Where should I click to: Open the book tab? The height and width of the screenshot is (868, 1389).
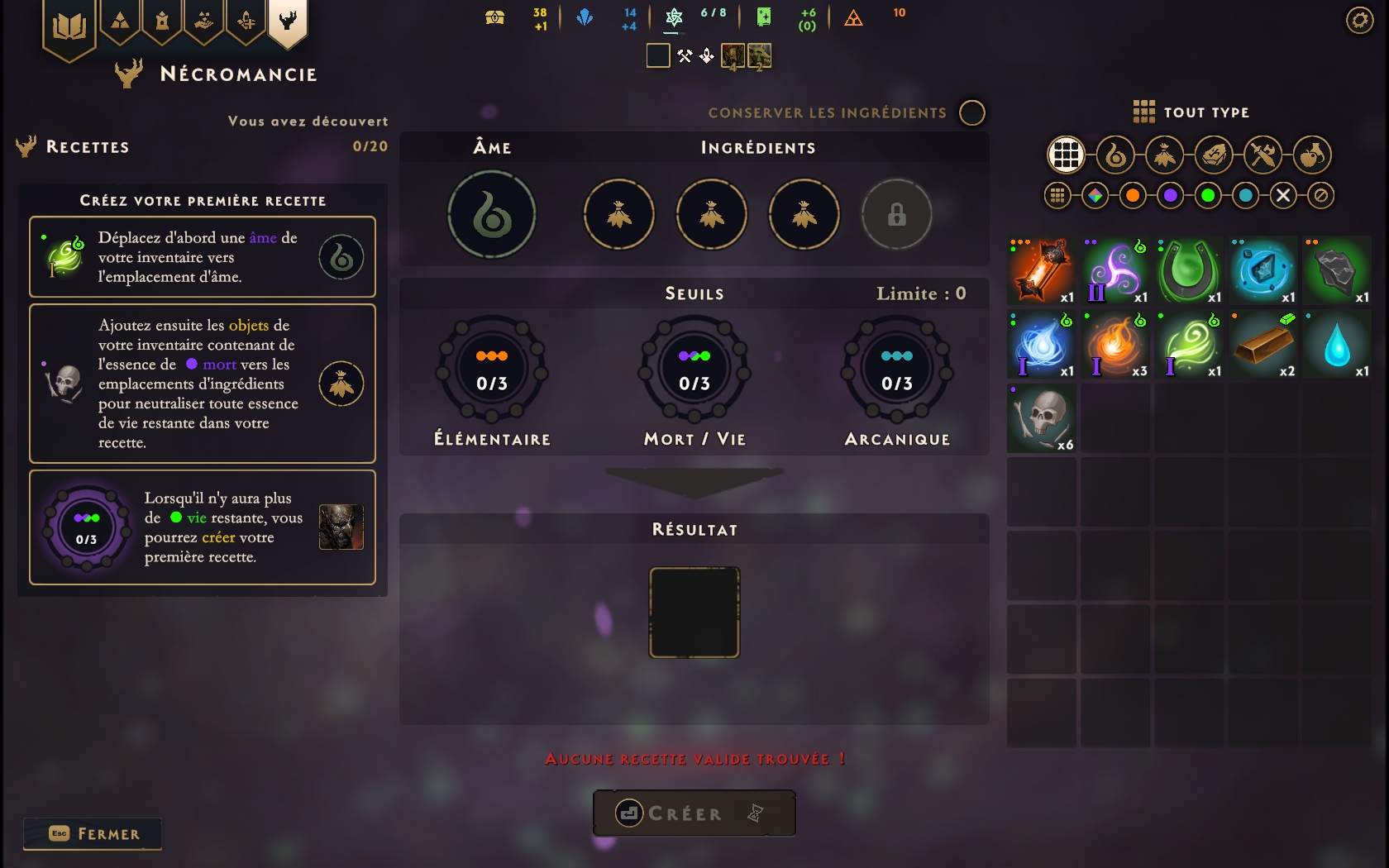69,28
